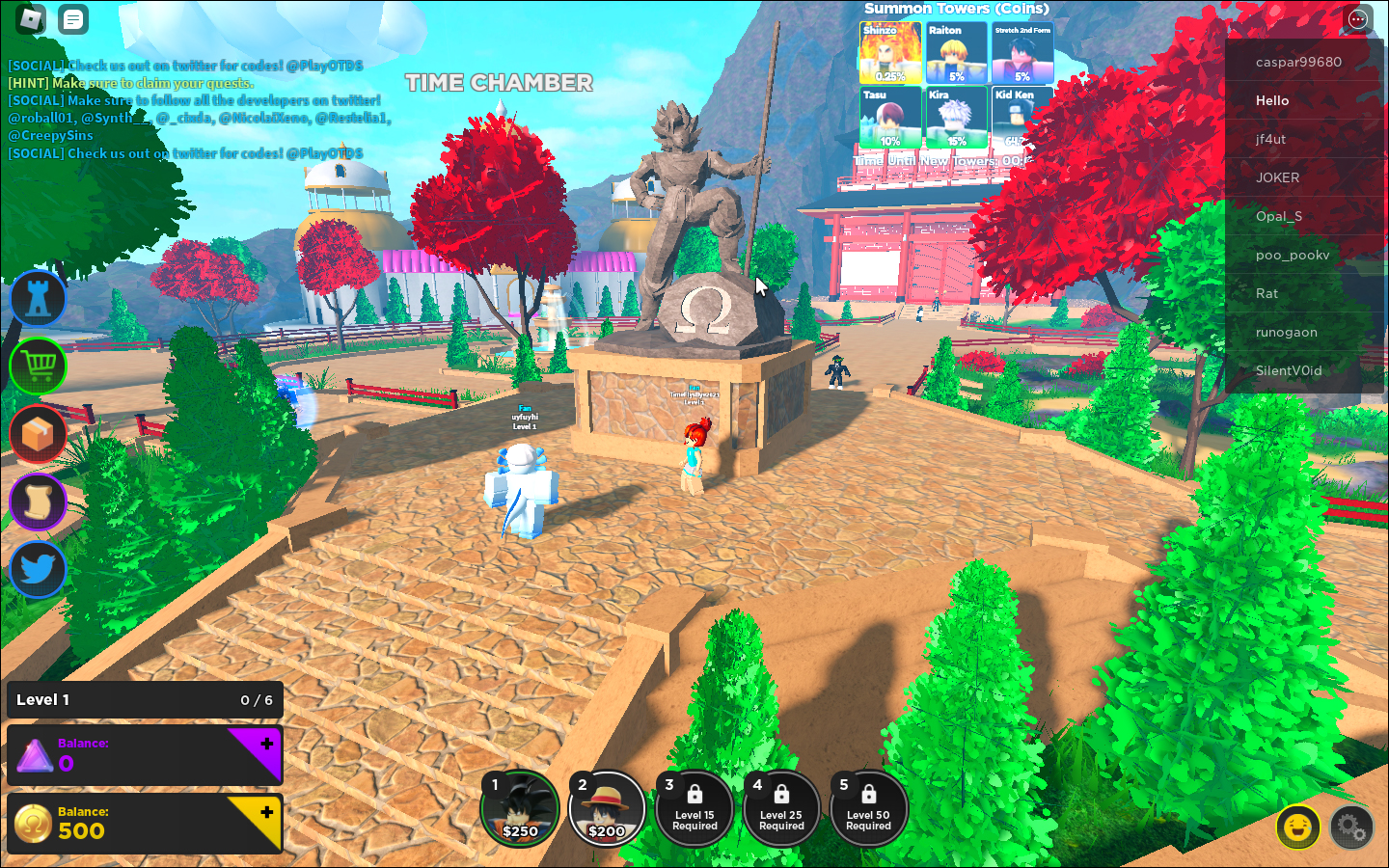Open the crate/inventory box icon
The image size is (1389, 868).
37,434
